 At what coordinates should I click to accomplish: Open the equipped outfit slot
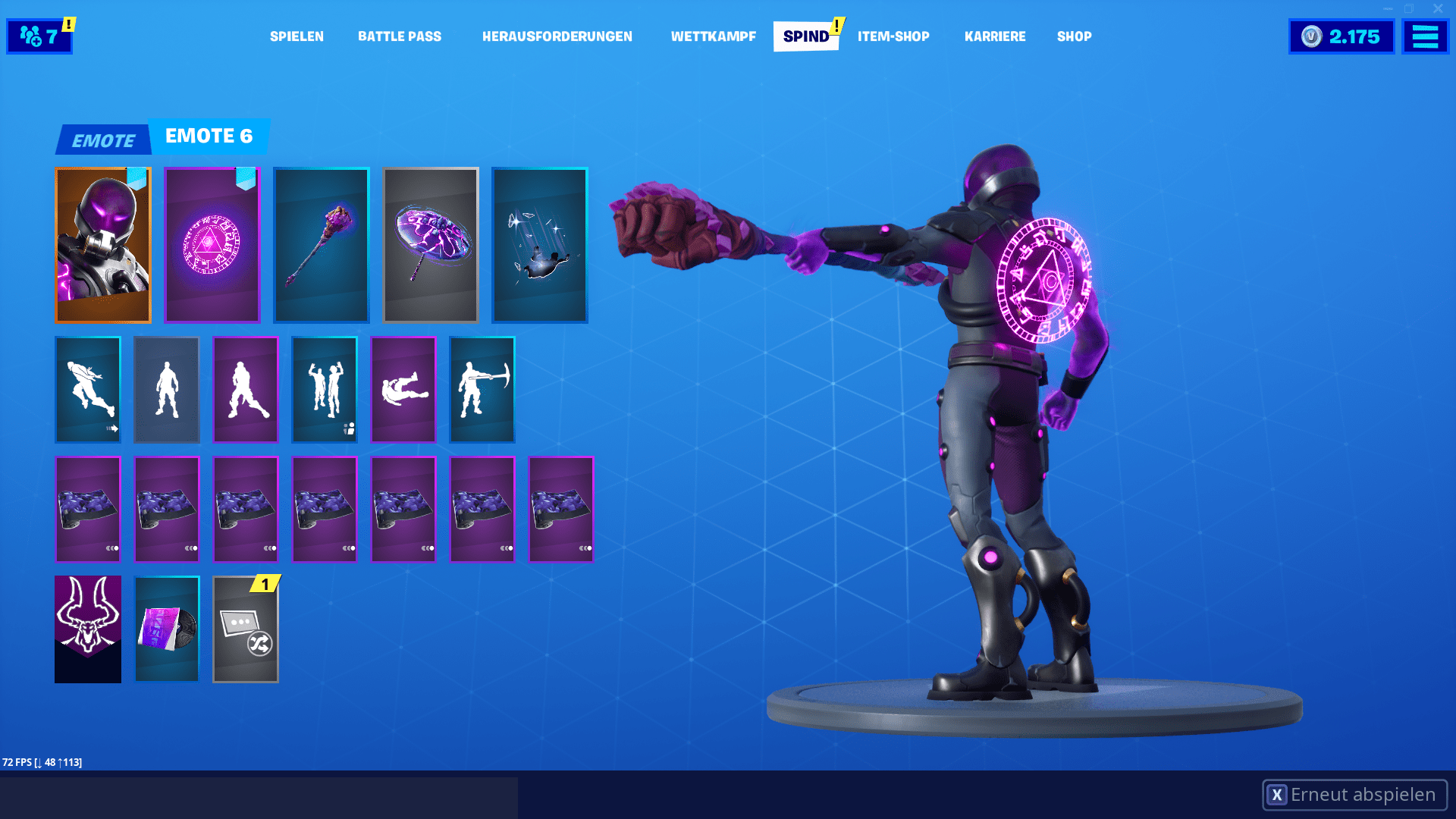pyautogui.click(x=102, y=244)
